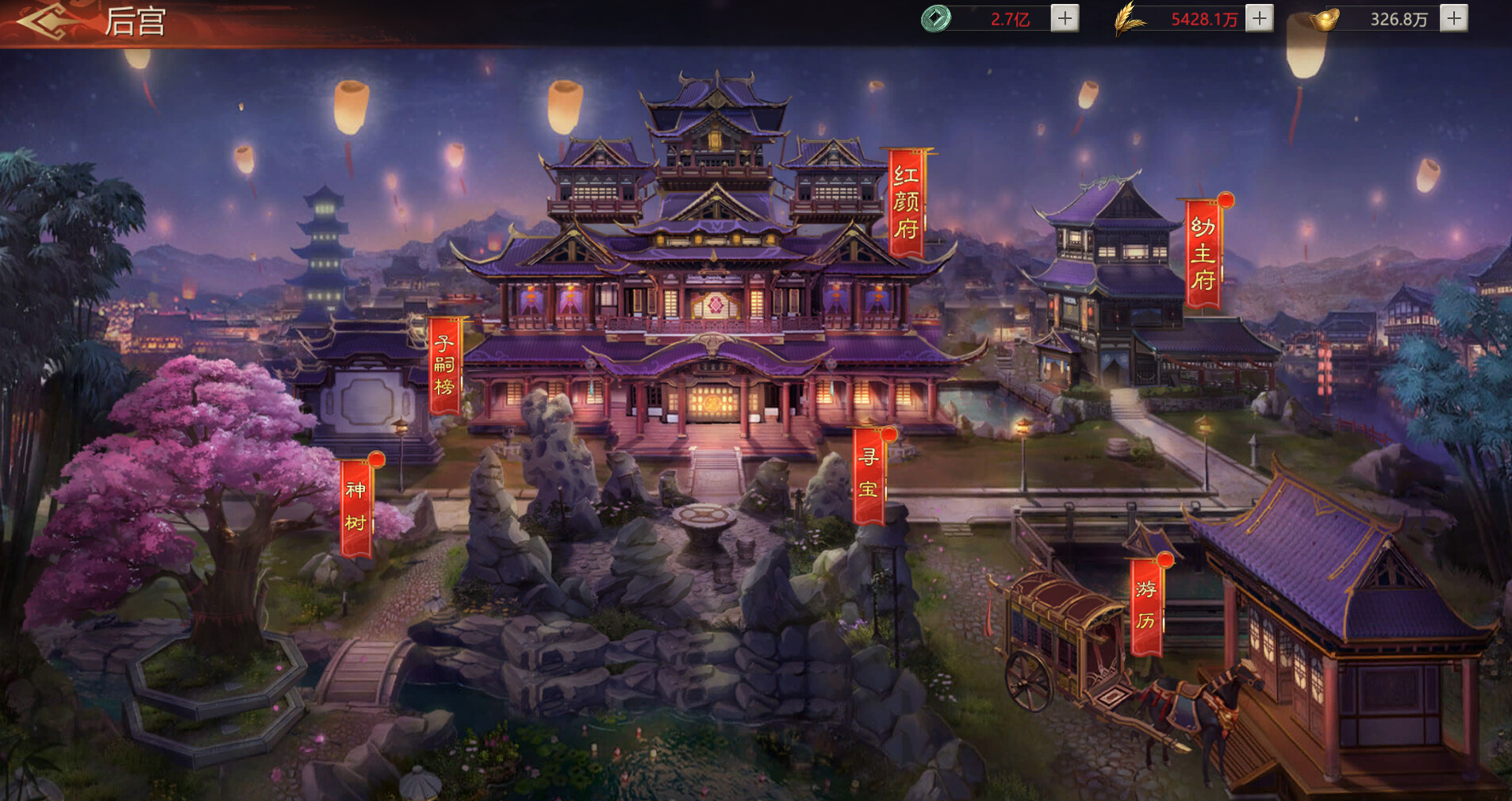1512x801 pixels.
Task: Open the 子嗣榜 ranking banner
Action: (444, 366)
